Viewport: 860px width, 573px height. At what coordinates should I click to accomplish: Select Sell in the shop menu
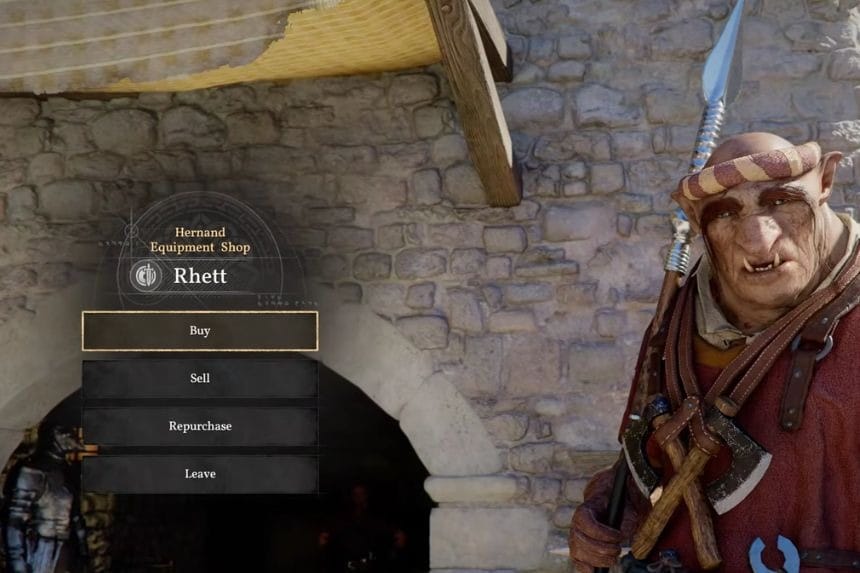[200, 379]
